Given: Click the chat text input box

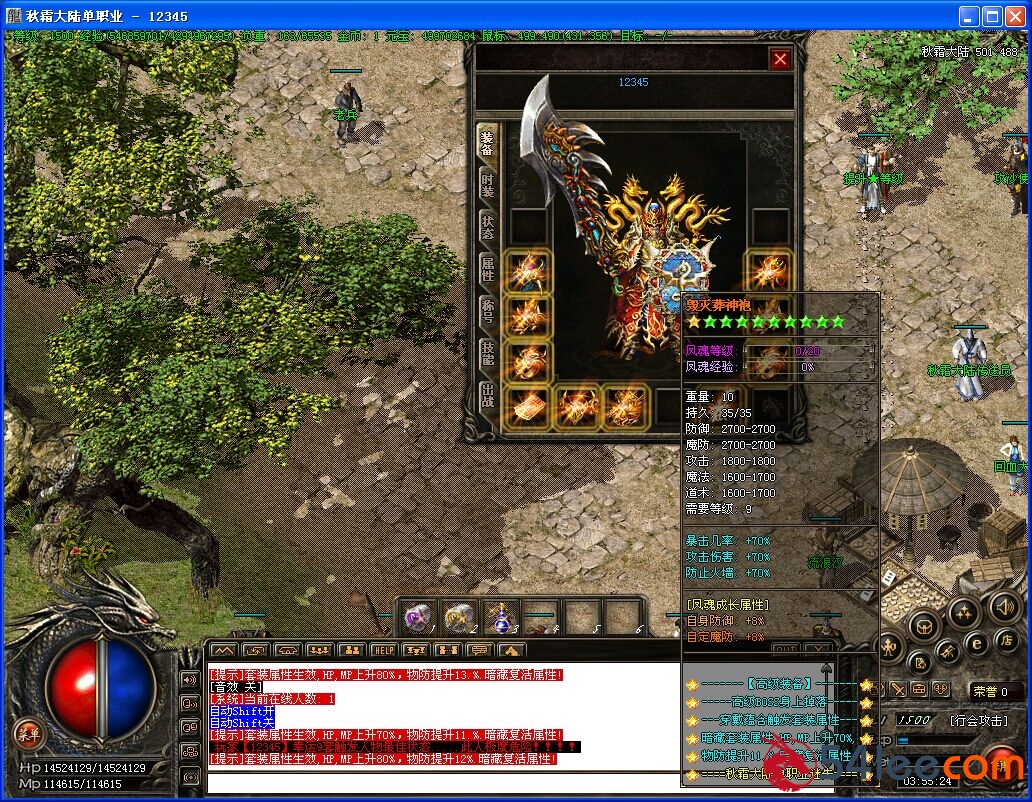Looking at the screenshot, I should [x=440, y=781].
